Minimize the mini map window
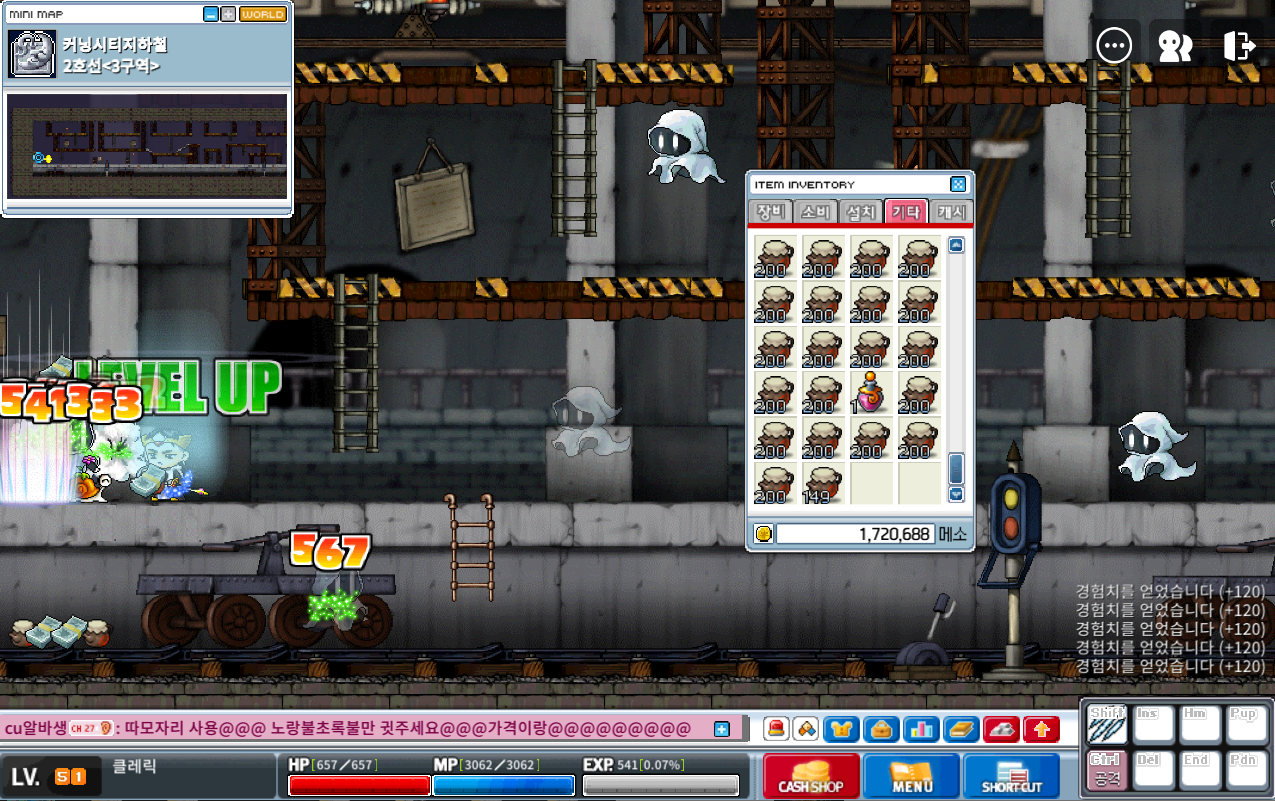 pyautogui.click(x=210, y=14)
